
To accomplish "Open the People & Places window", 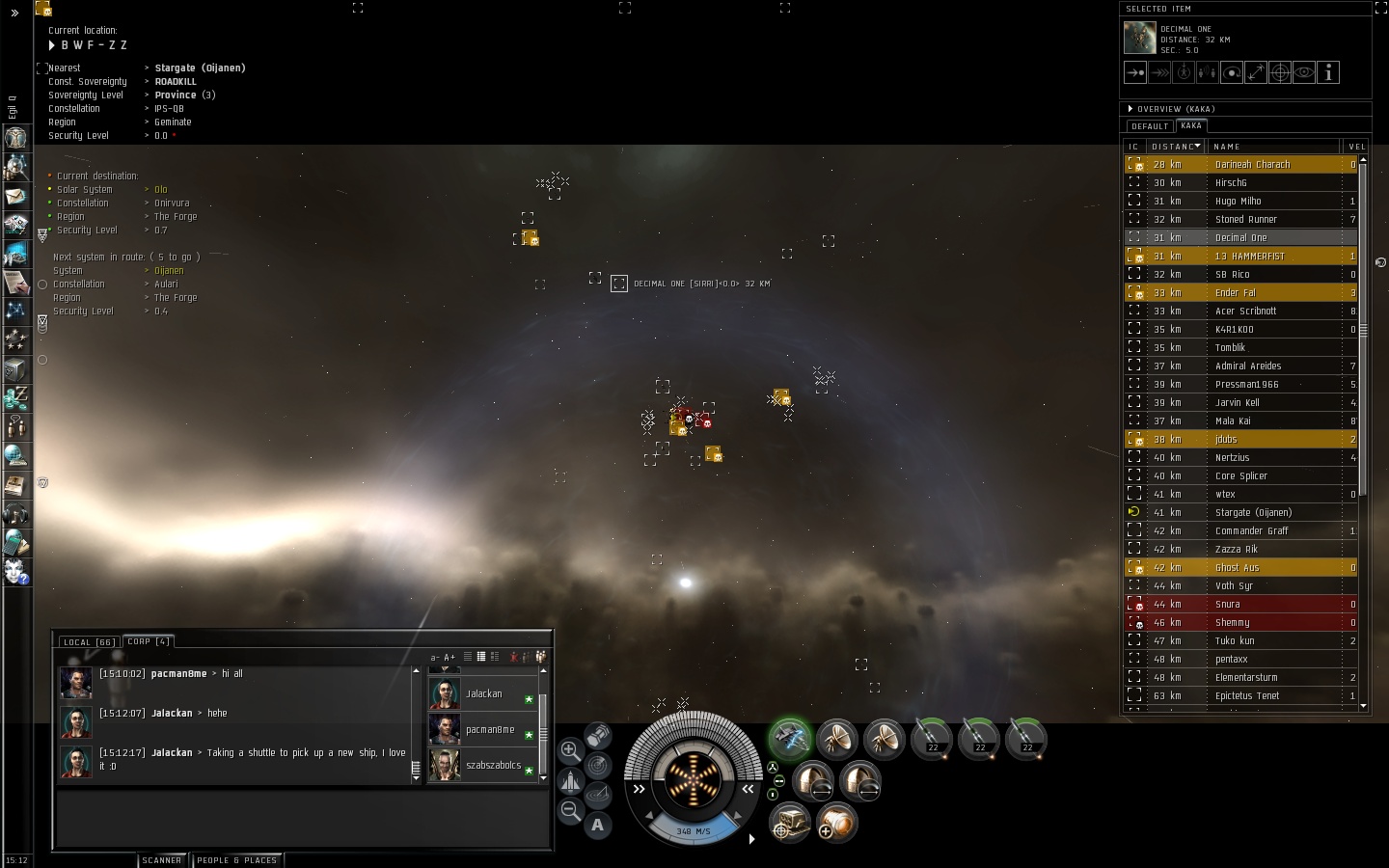I will (x=236, y=859).
